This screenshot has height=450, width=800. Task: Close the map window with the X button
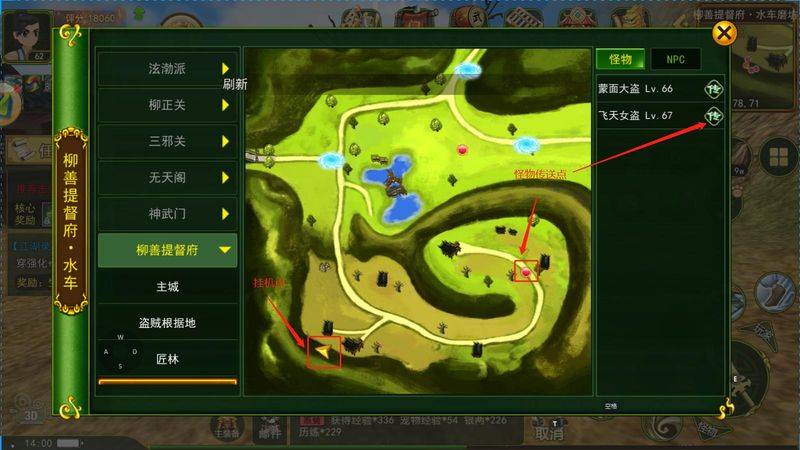click(x=724, y=34)
